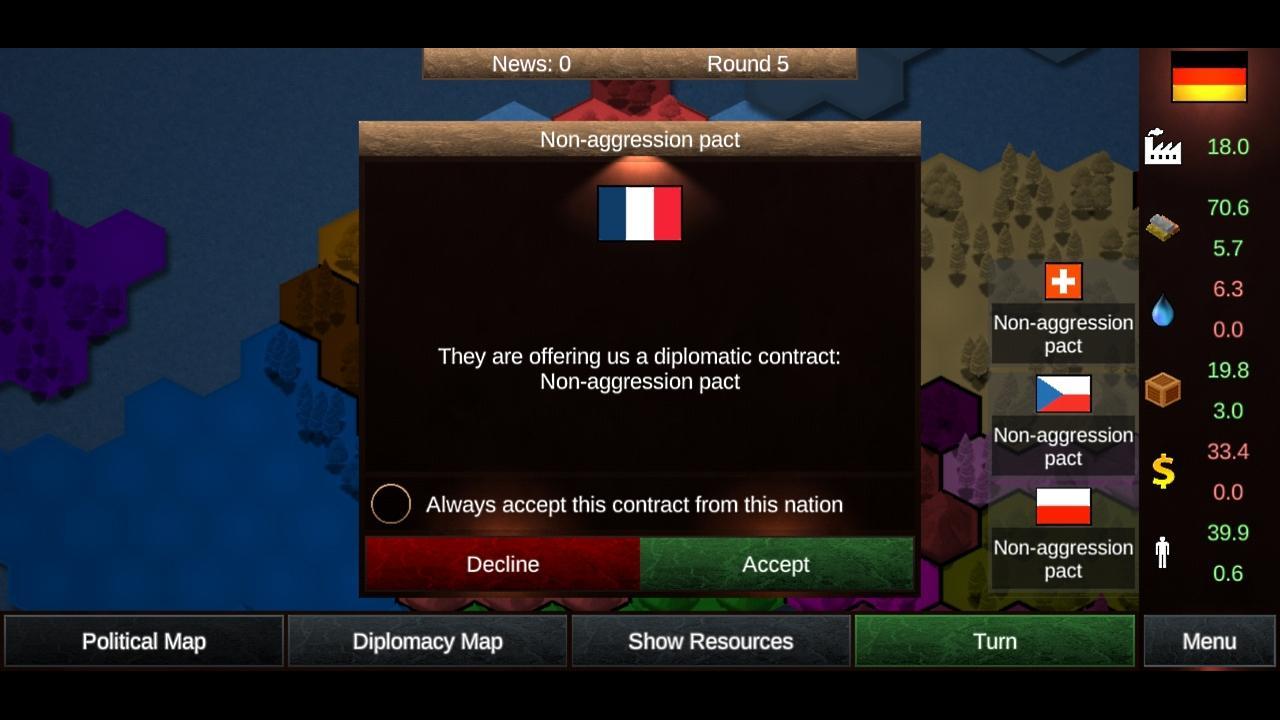
Task: End the round with Turn button
Action: pos(995,641)
